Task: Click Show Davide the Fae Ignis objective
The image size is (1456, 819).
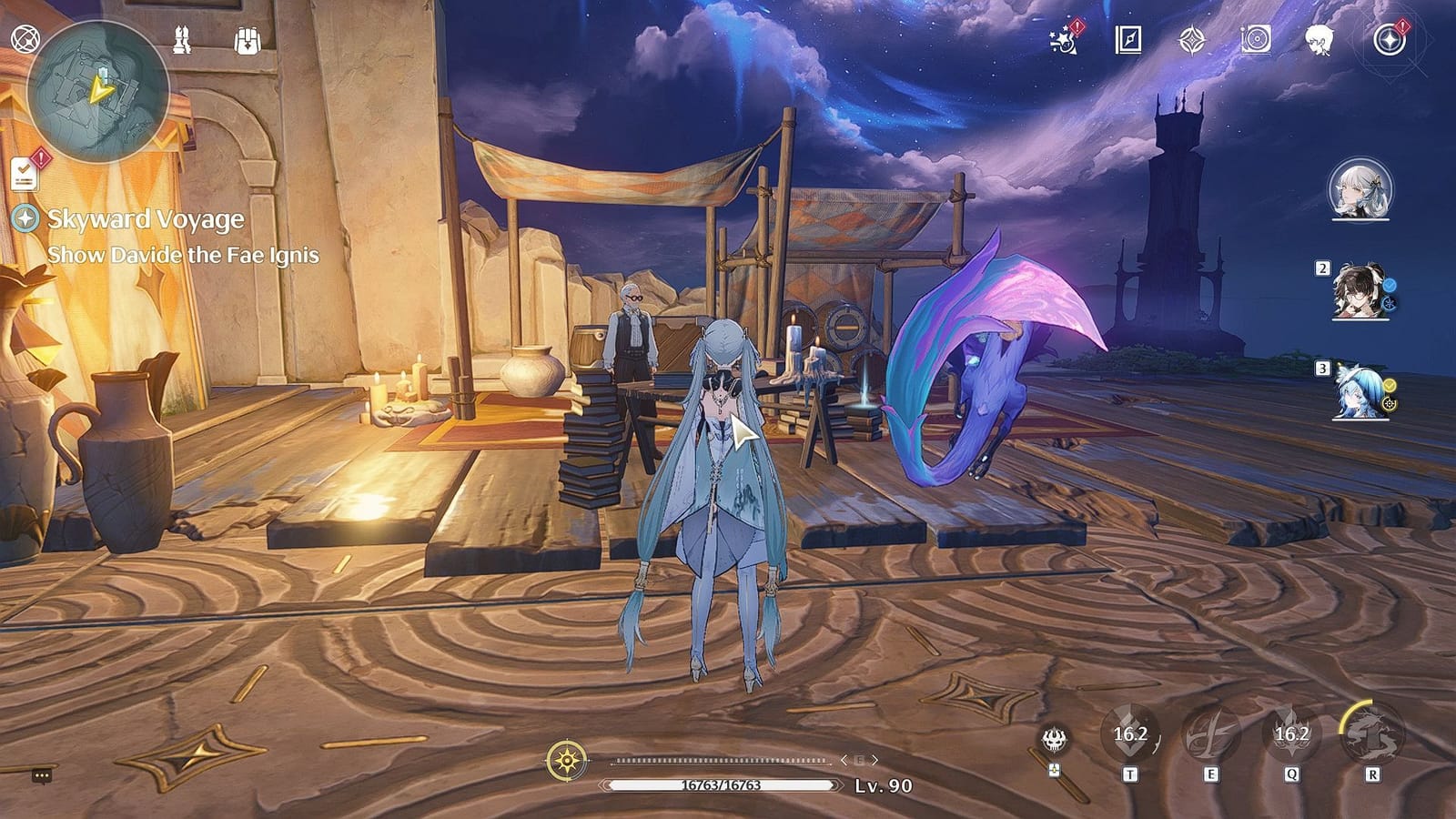Action: coord(182,255)
